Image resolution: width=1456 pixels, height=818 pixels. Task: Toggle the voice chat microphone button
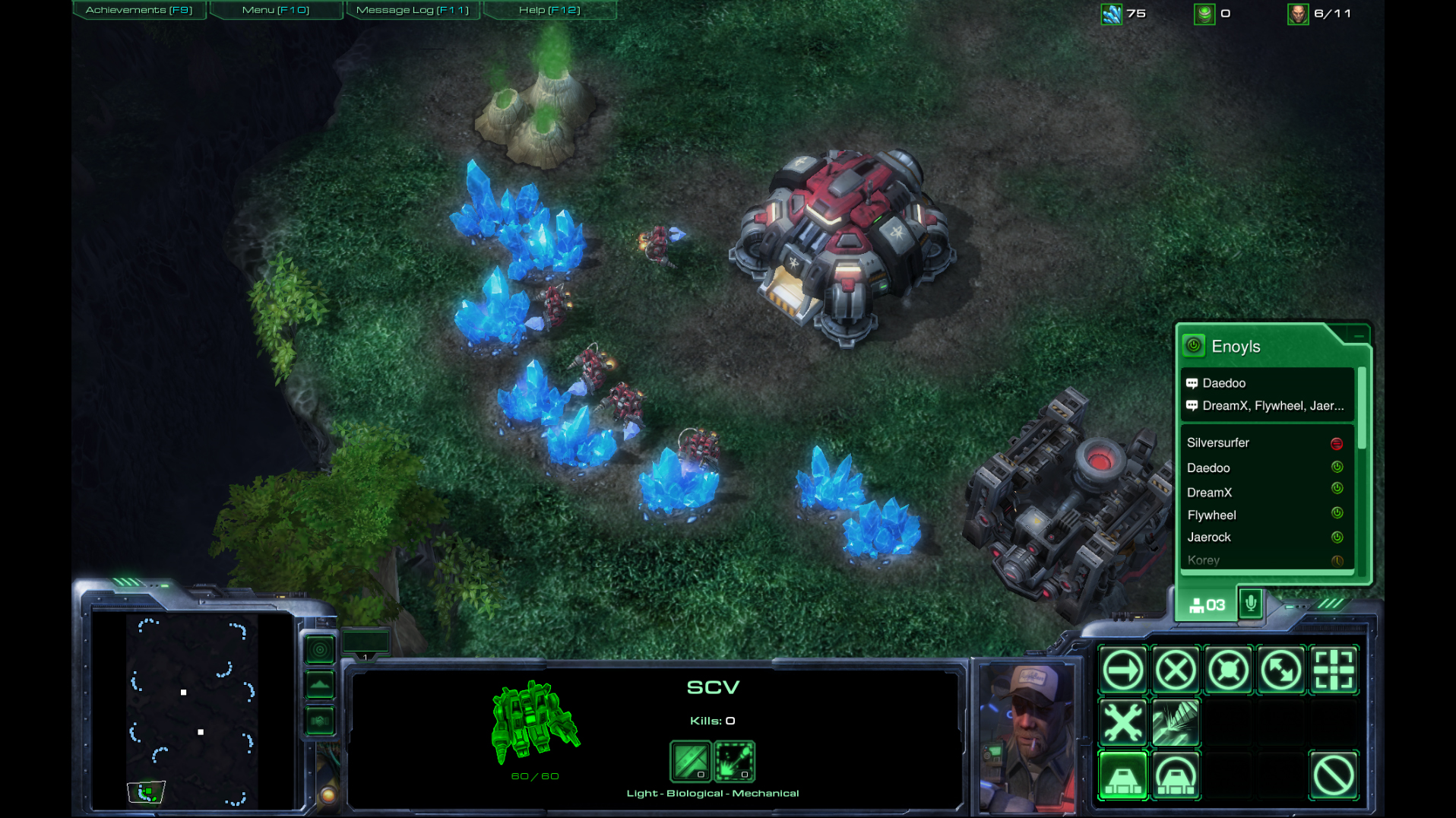(1251, 604)
